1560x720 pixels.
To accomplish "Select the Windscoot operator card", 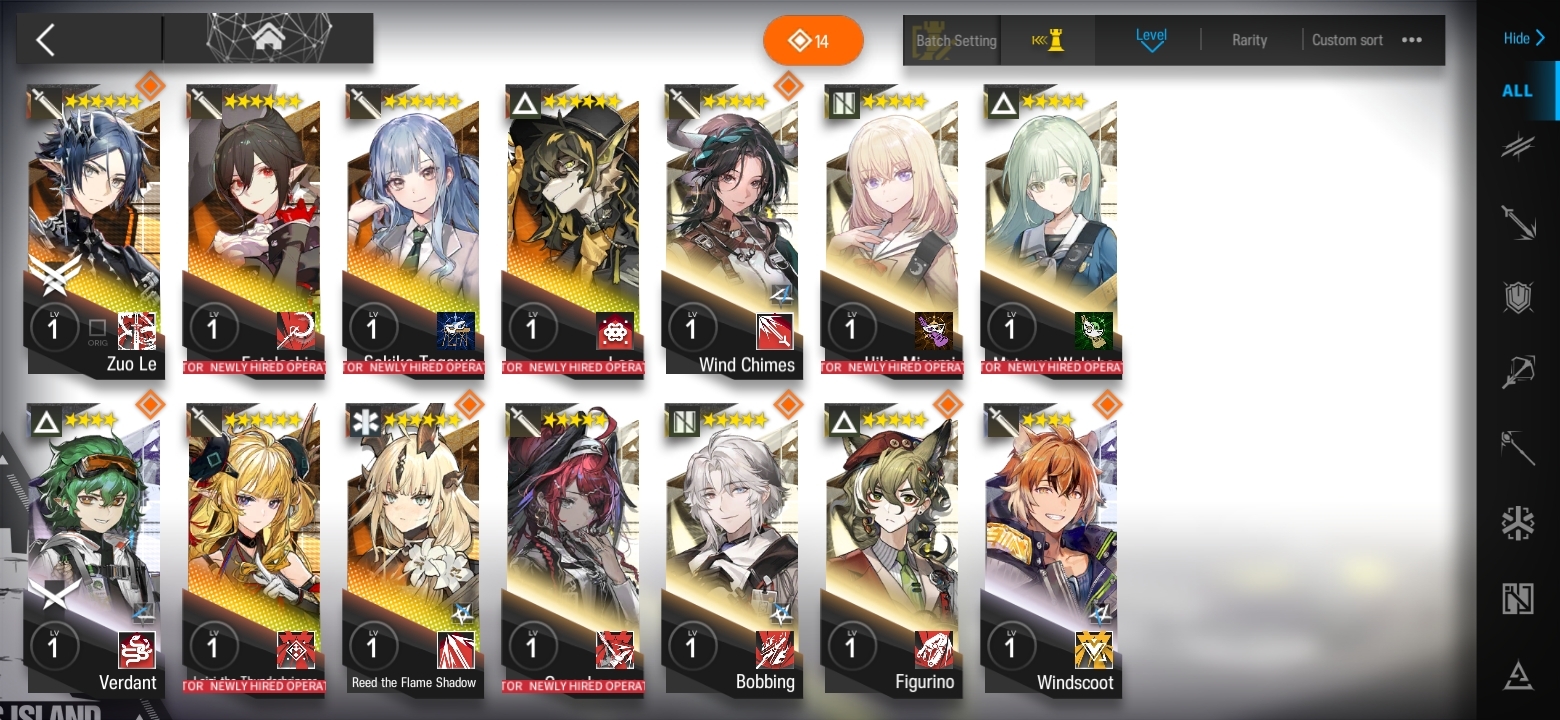I will pyautogui.click(x=1051, y=550).
